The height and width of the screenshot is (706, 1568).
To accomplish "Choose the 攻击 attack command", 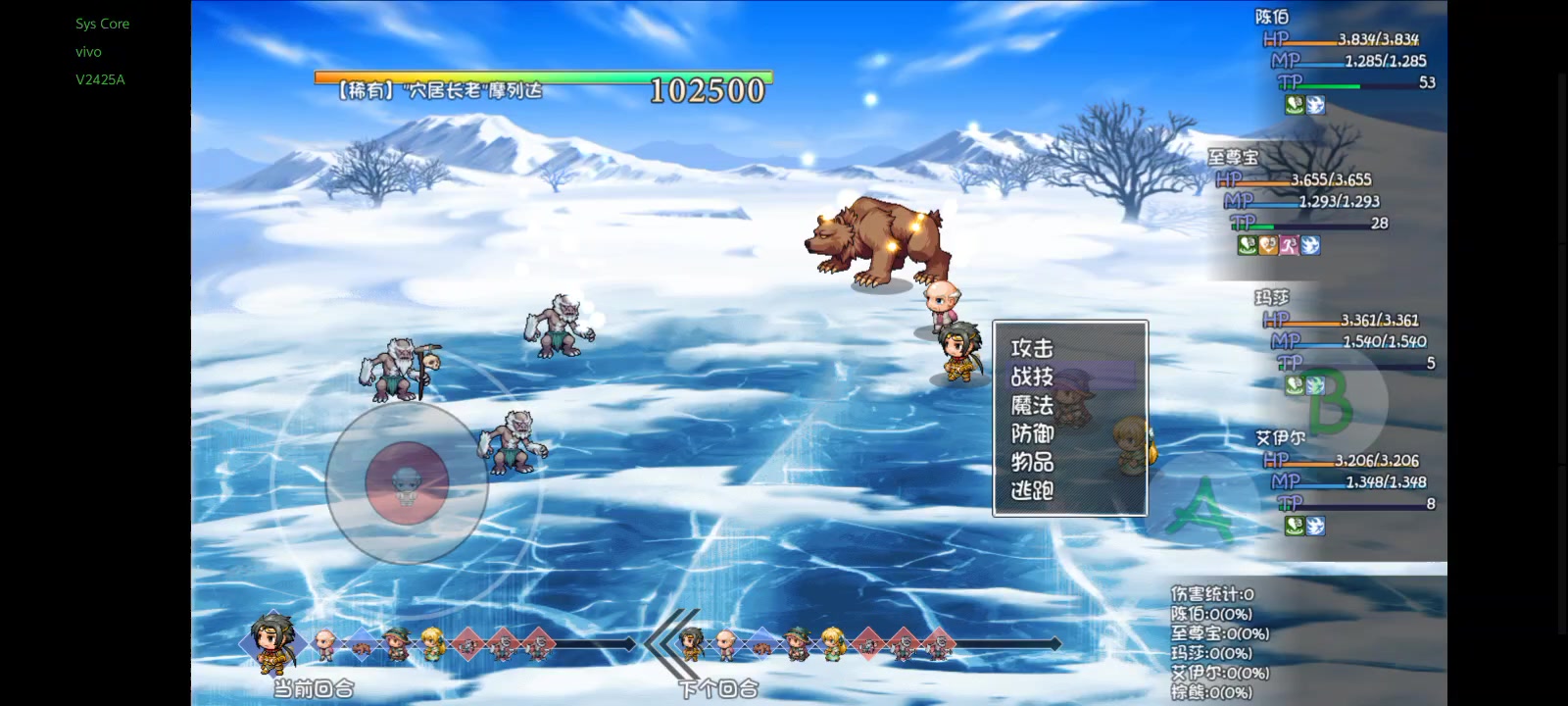I will click(1033, 348).
